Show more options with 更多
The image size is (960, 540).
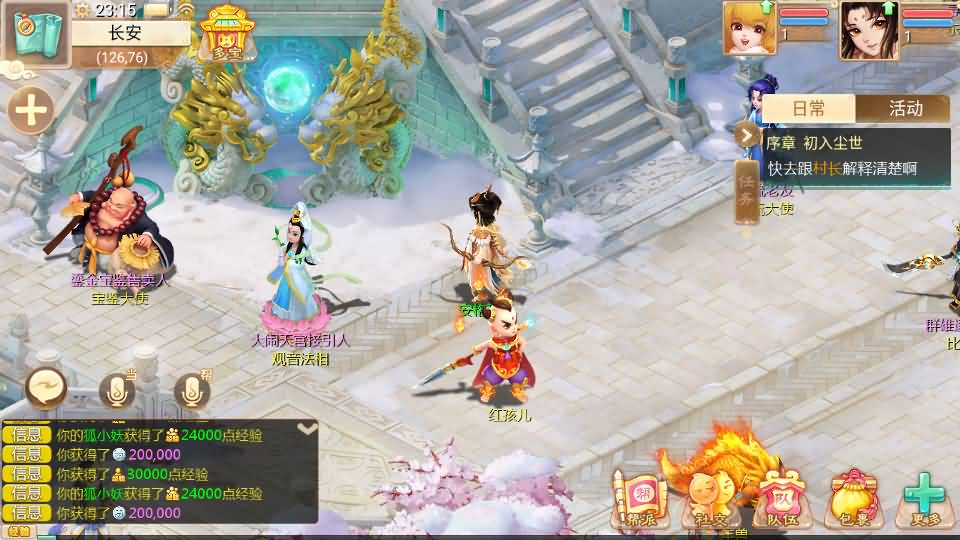point(924,498)
